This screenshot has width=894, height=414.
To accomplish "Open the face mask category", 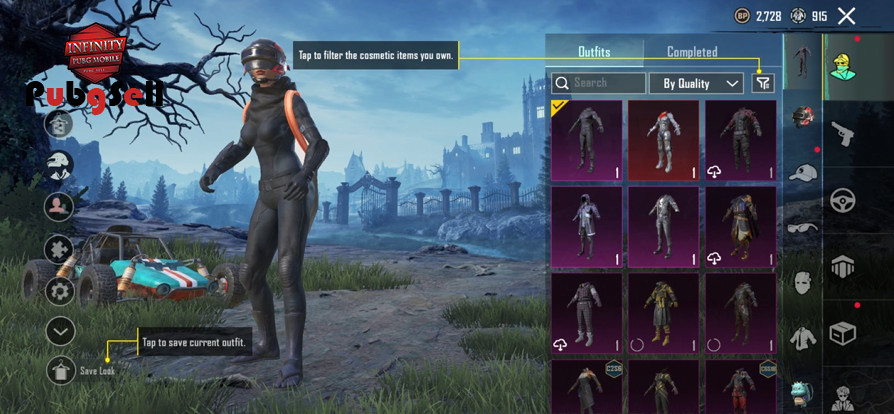I will [x=802, y=283].
